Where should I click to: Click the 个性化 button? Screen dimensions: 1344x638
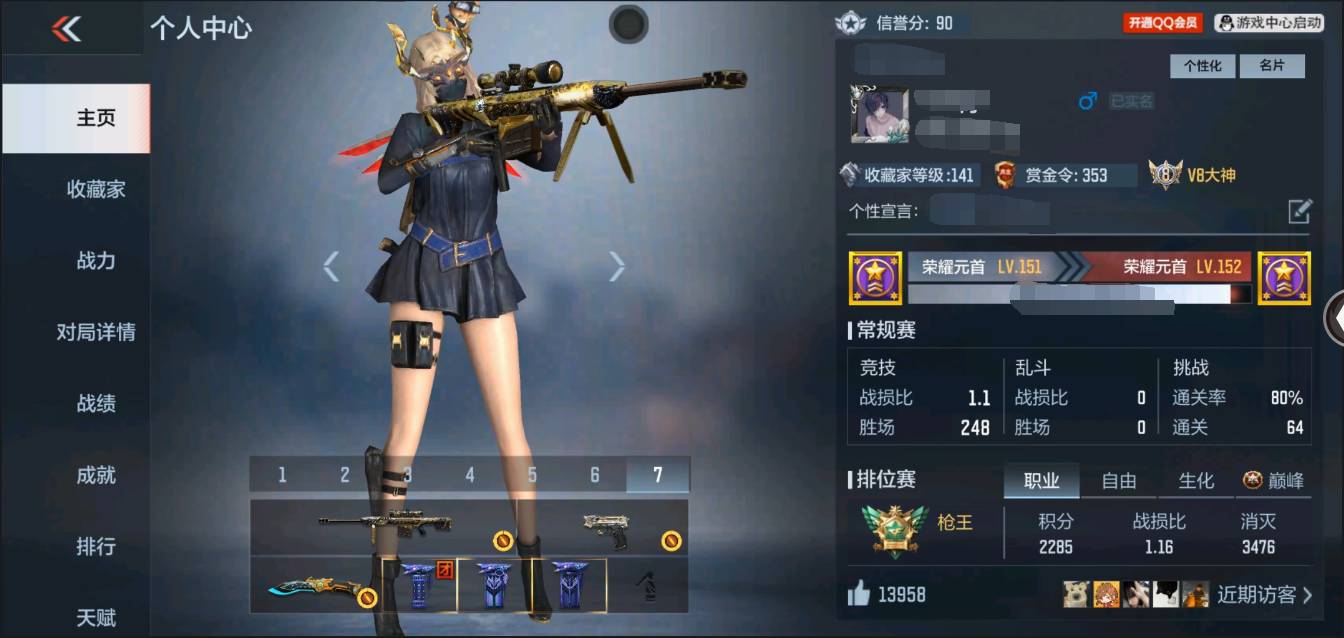click(1203, 66)
